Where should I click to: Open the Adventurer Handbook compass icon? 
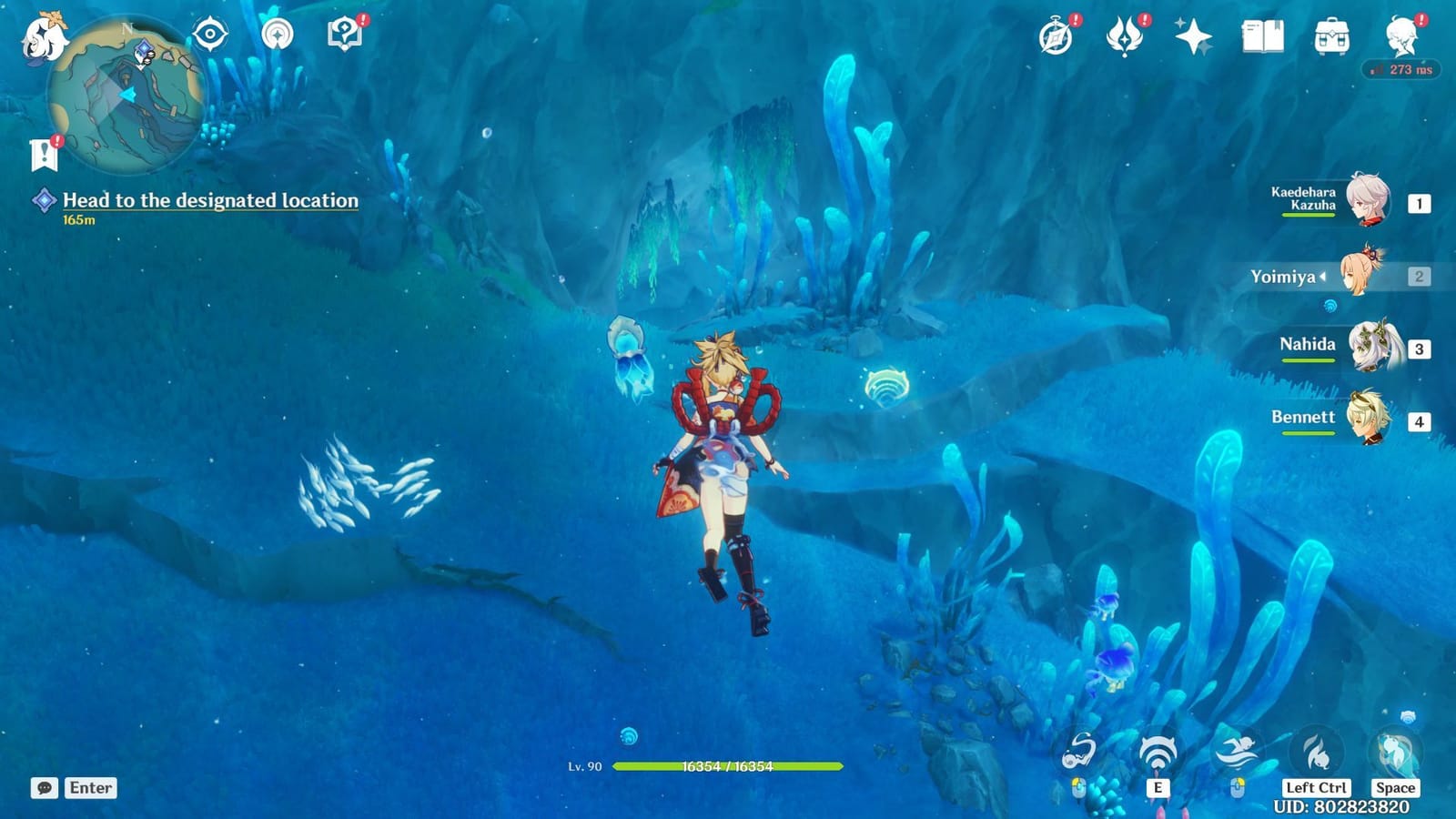pyautogui.click(x=1056, y=35)
